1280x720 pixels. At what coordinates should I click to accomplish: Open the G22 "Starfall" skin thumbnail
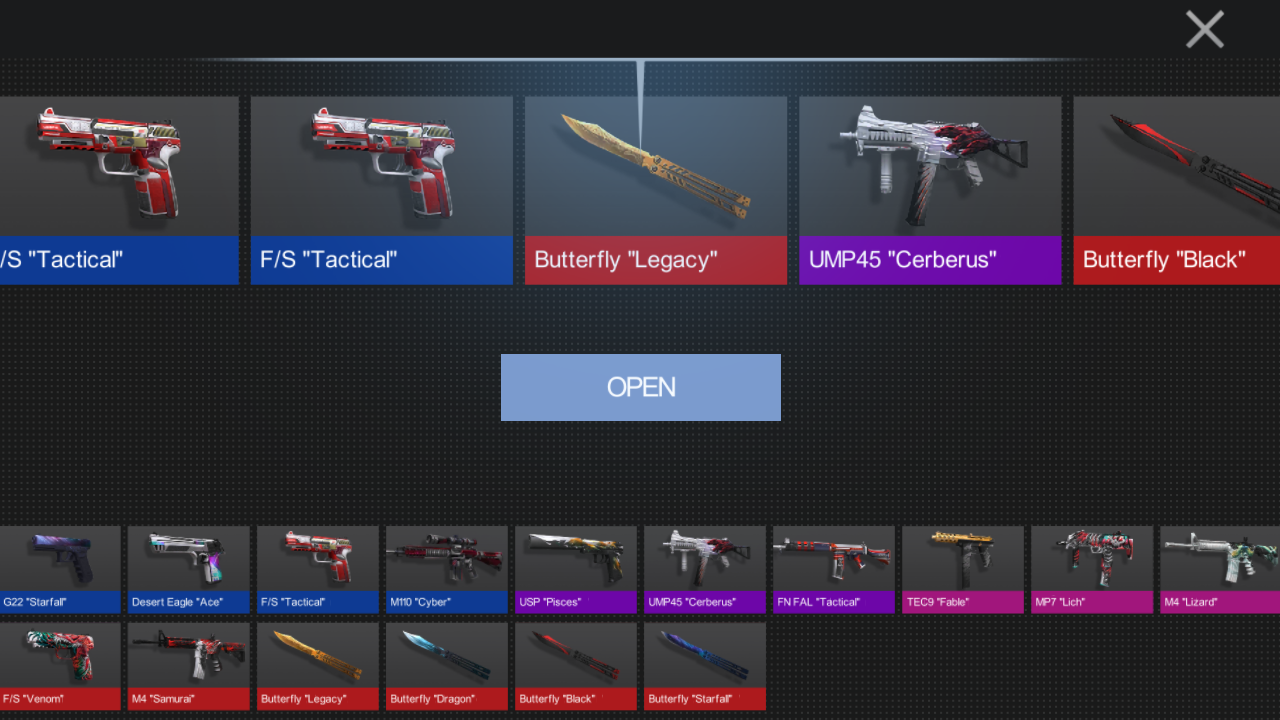click(x=60, y=568)
